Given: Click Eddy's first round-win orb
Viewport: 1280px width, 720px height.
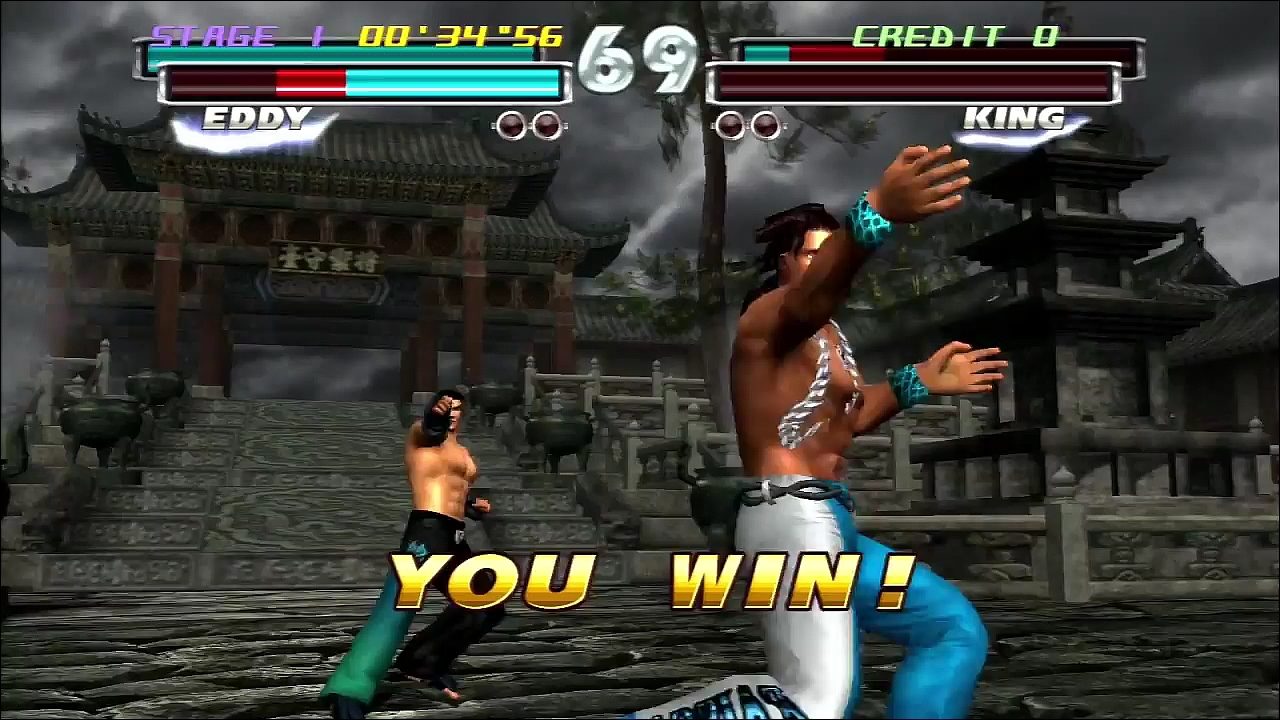Looking at the screenshot, I should coord(513,125).
